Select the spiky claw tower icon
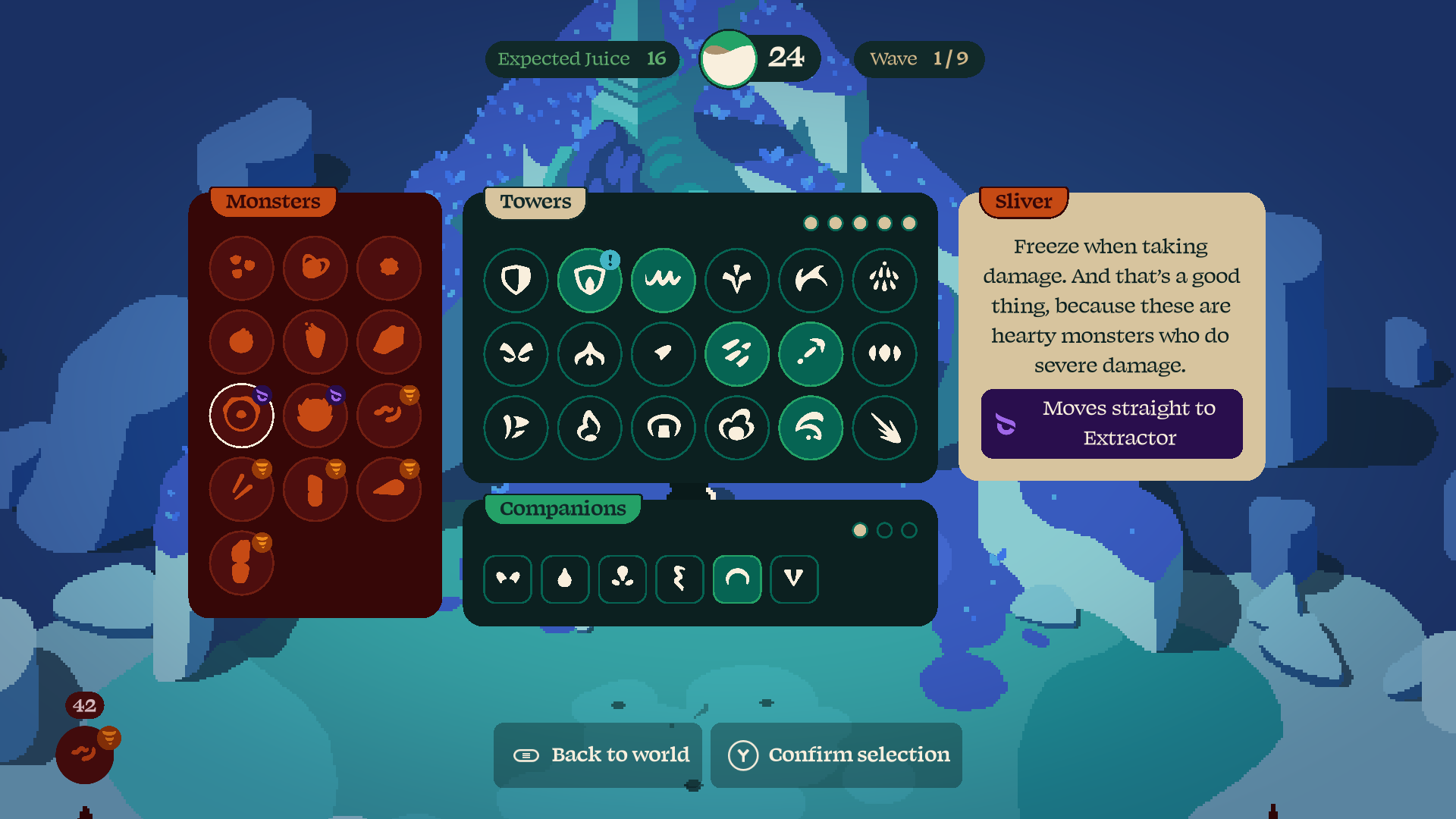The height and width of the screenshot is (819, 1456). coord(884,428)
